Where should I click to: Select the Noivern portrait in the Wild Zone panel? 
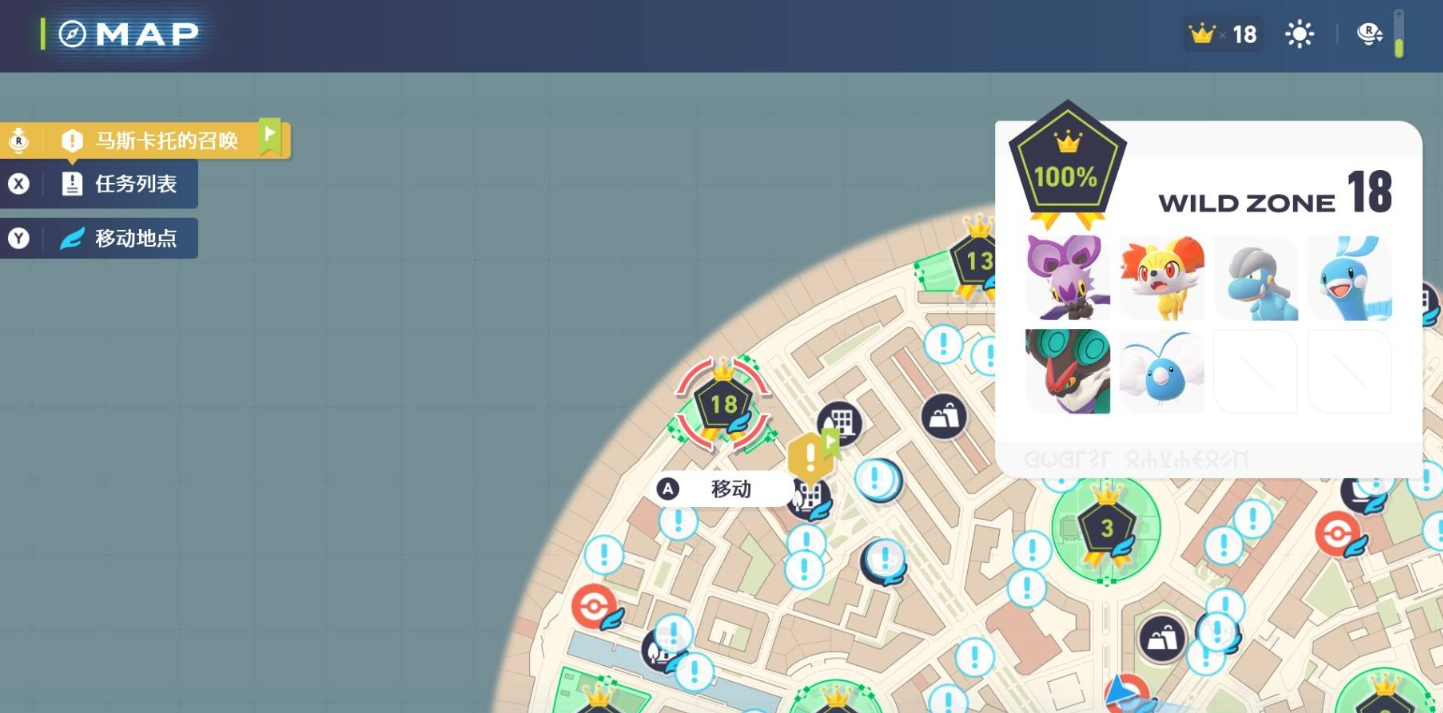point(1068,371)
